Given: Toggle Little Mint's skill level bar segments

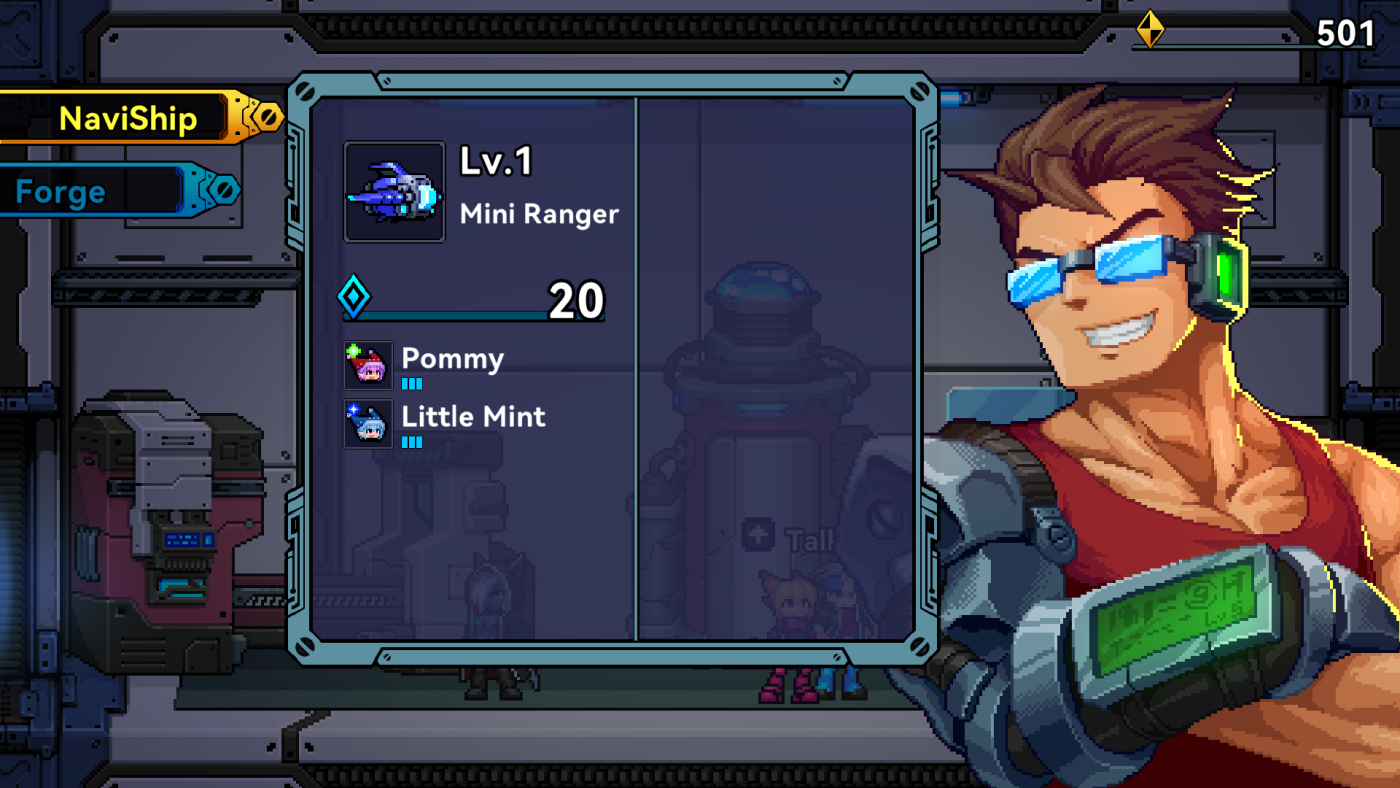Looking at the screenshot, I should point(414,441).
